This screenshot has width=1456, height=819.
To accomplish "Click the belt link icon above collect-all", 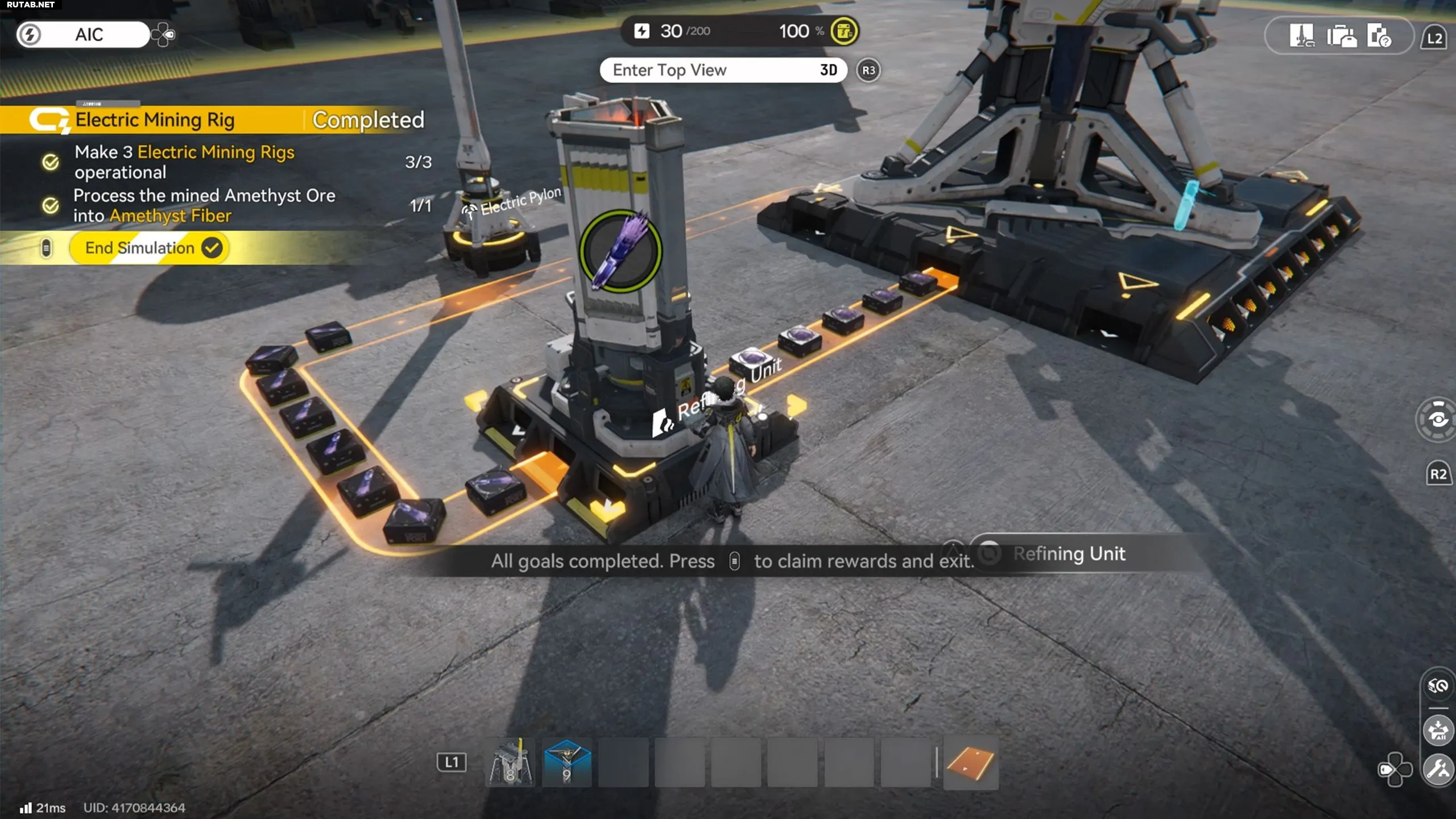I will pyautogui.click(x=1438, y=686).
